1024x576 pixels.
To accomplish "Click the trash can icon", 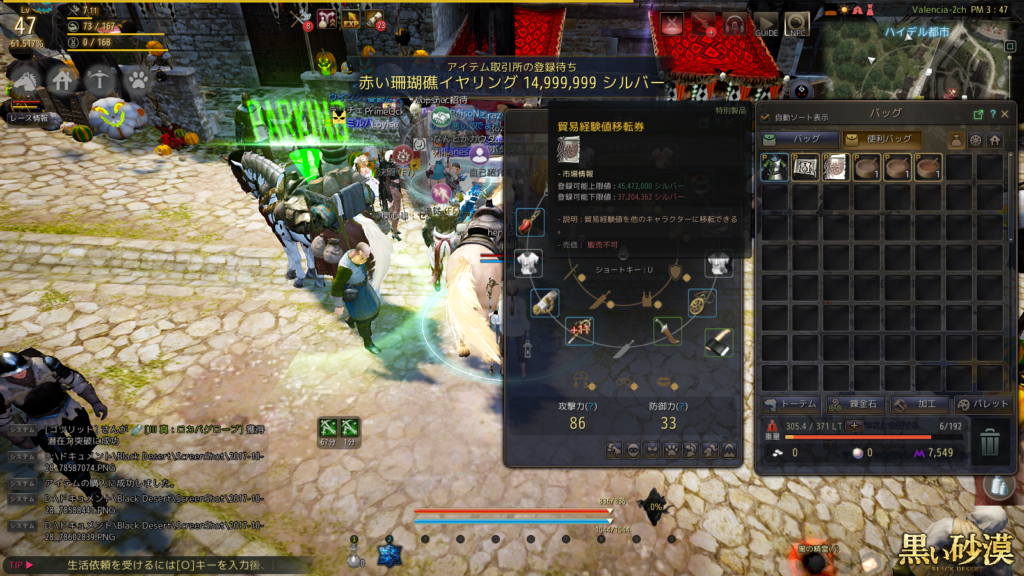I will (x=989, y=442).
